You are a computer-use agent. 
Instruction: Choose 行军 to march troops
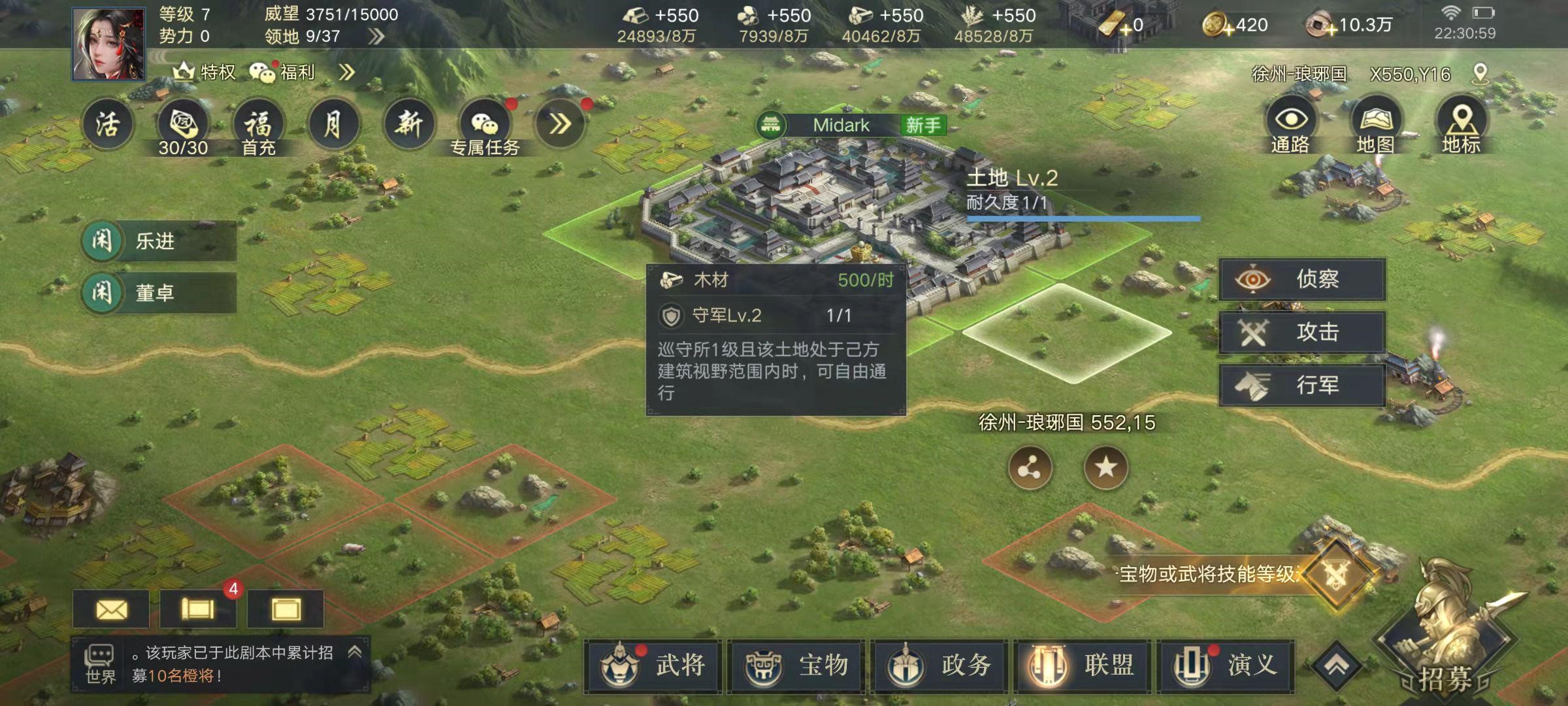[x=1302, y=386]
